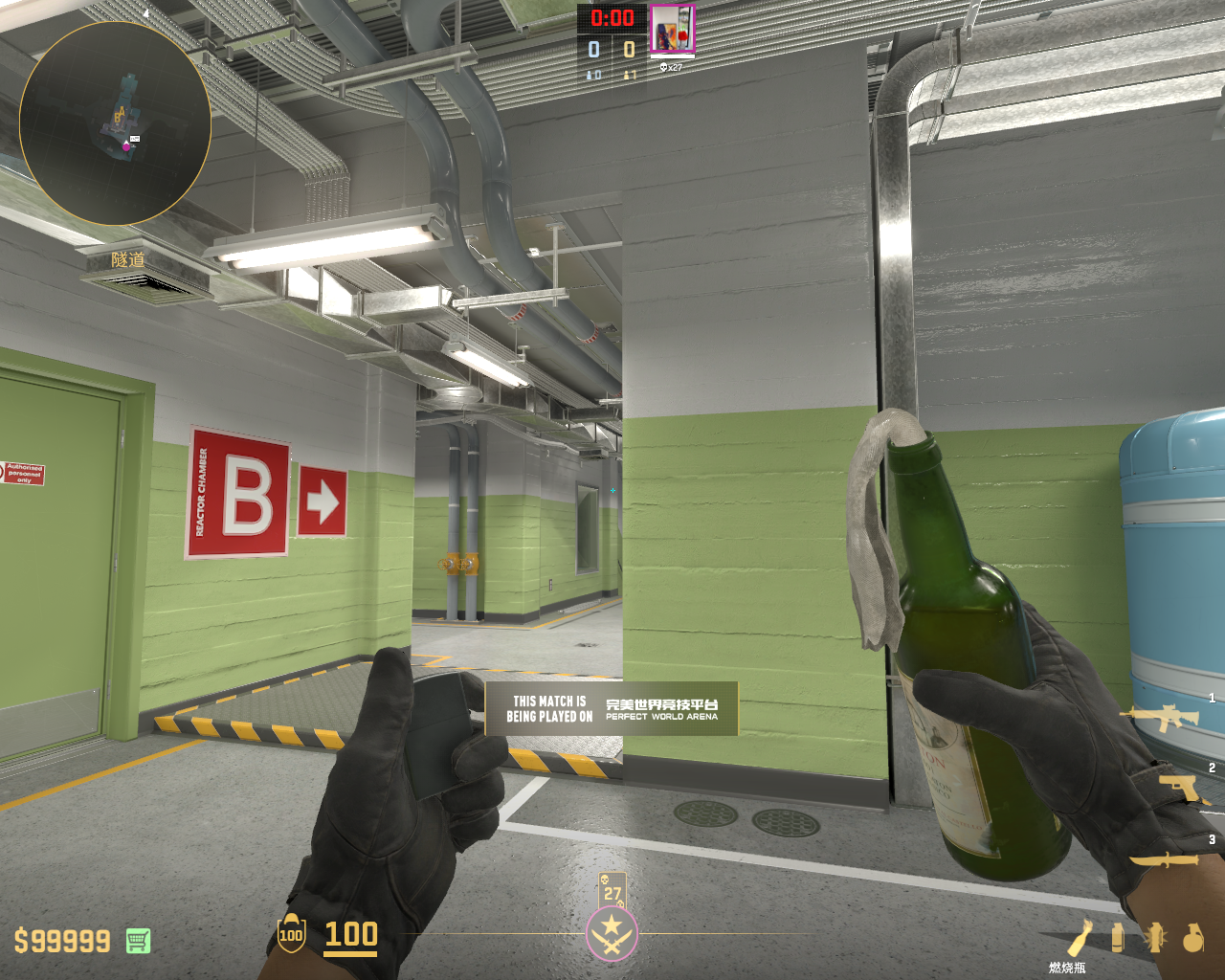Select the rifle in weapon slot 1

coord(1165,717)
